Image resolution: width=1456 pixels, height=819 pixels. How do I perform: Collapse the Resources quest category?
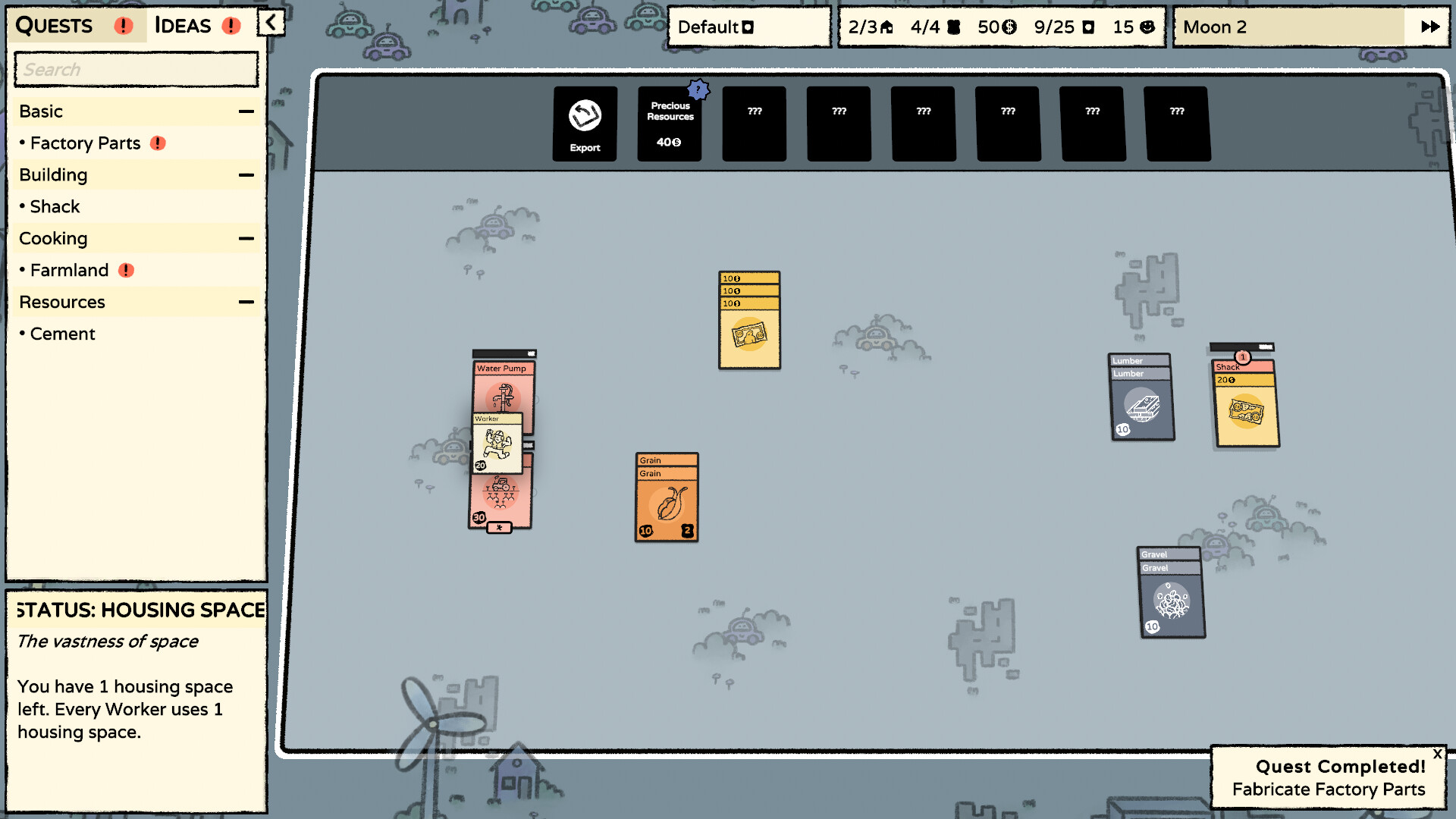point(244,301)
